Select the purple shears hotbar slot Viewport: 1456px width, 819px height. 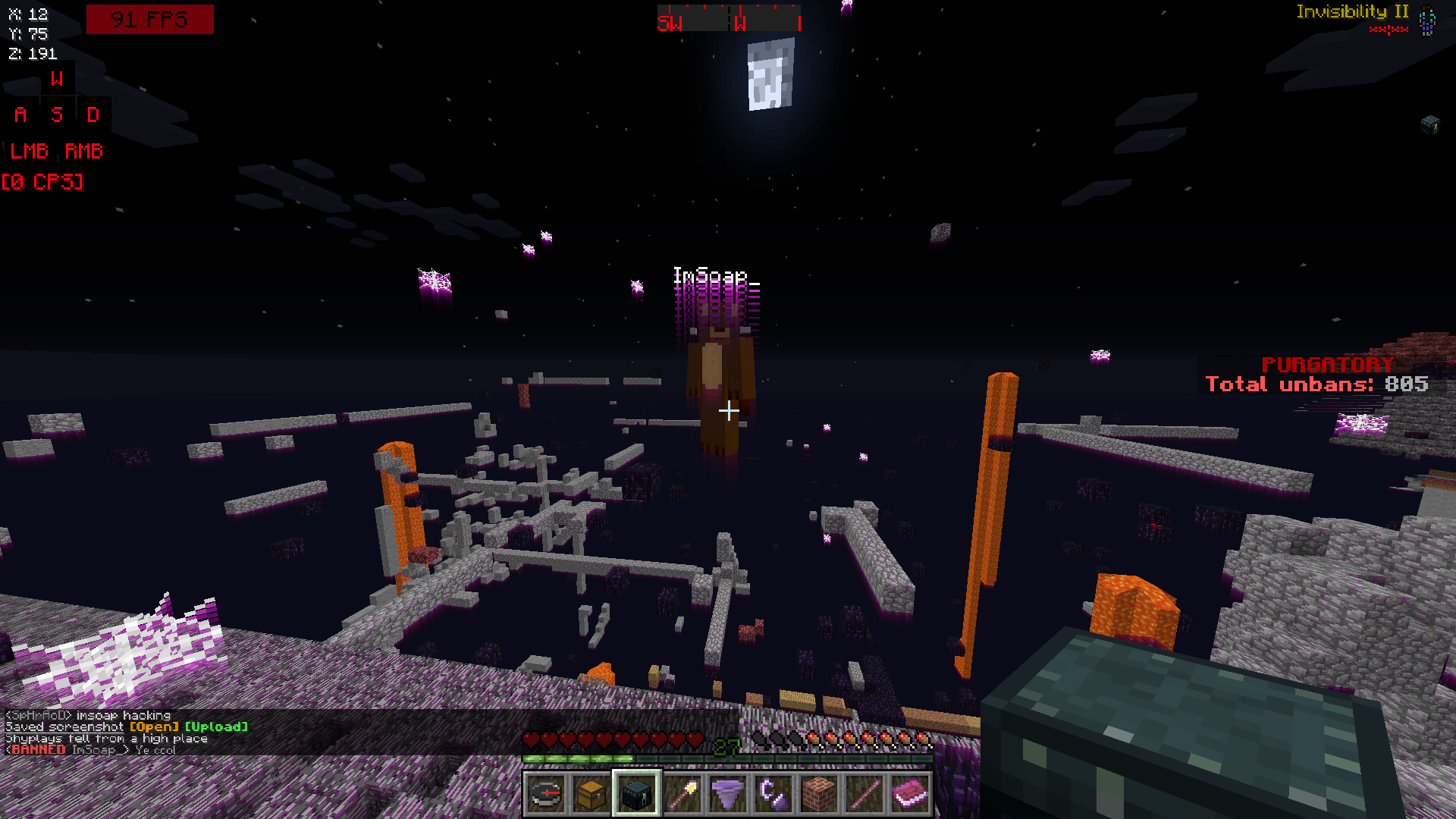(x=773, y=794)
